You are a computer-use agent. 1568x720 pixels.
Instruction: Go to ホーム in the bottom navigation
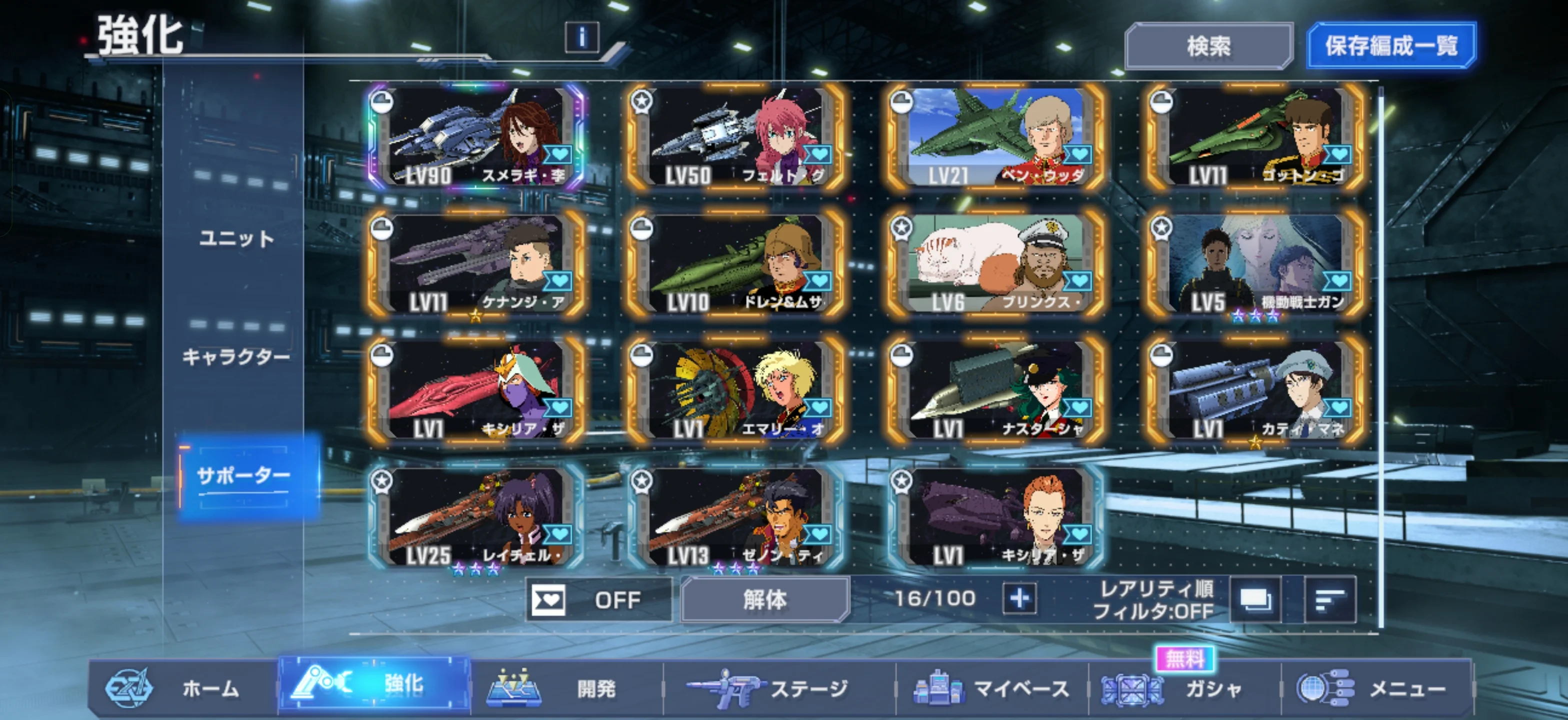182,688
